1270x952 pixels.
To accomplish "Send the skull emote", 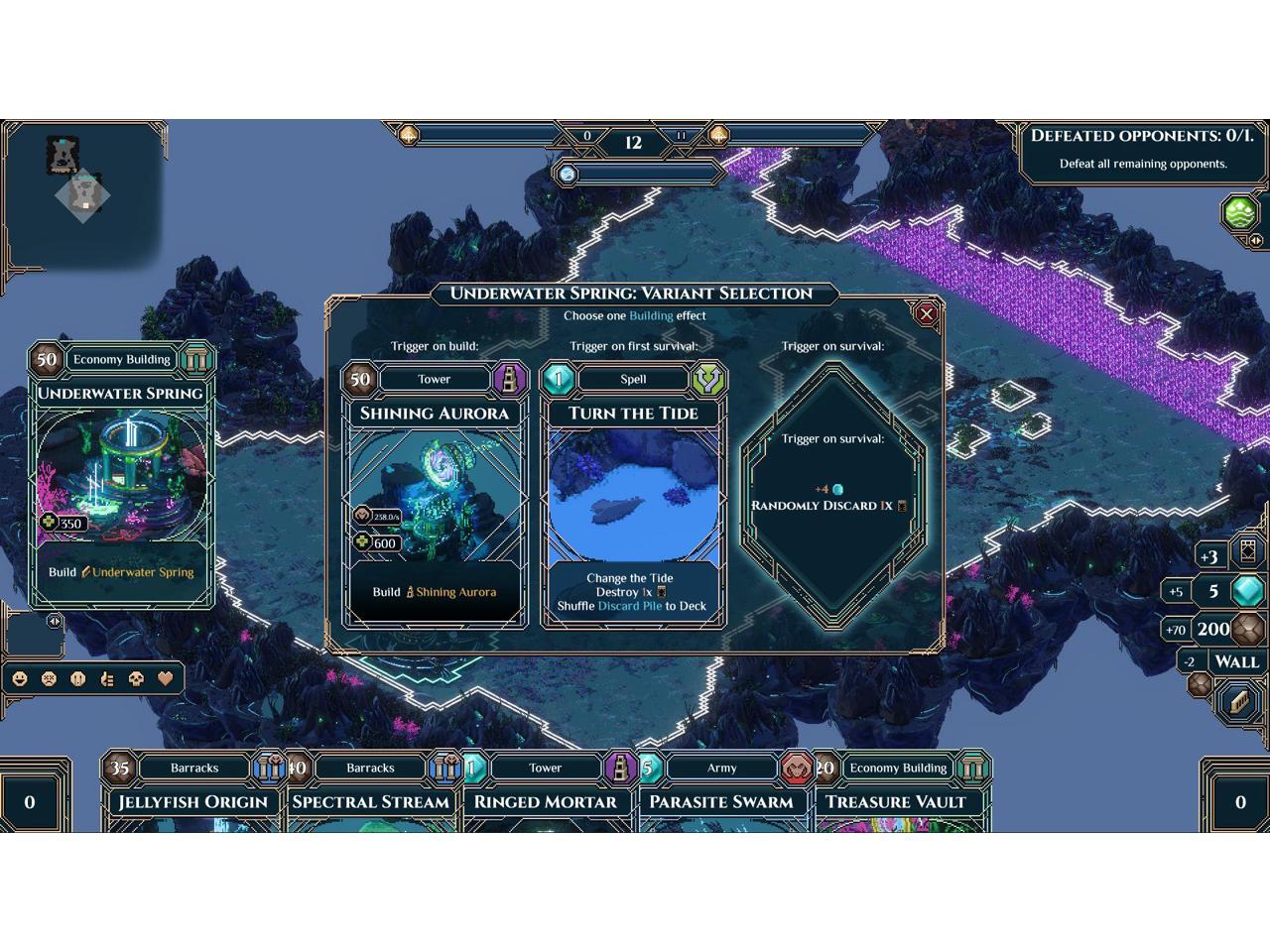I will pyautogui.click(x=137, y=679).
